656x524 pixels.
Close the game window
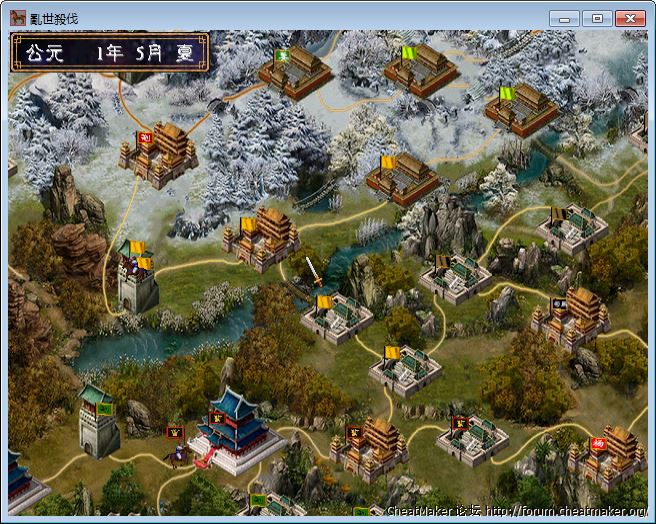[629, 18]
